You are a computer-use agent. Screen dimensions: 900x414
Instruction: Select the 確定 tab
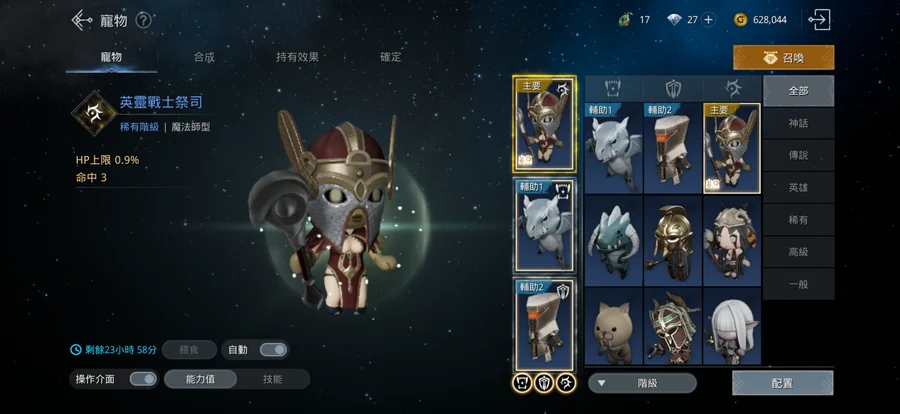pyautogui.click(x=391, y=57)
